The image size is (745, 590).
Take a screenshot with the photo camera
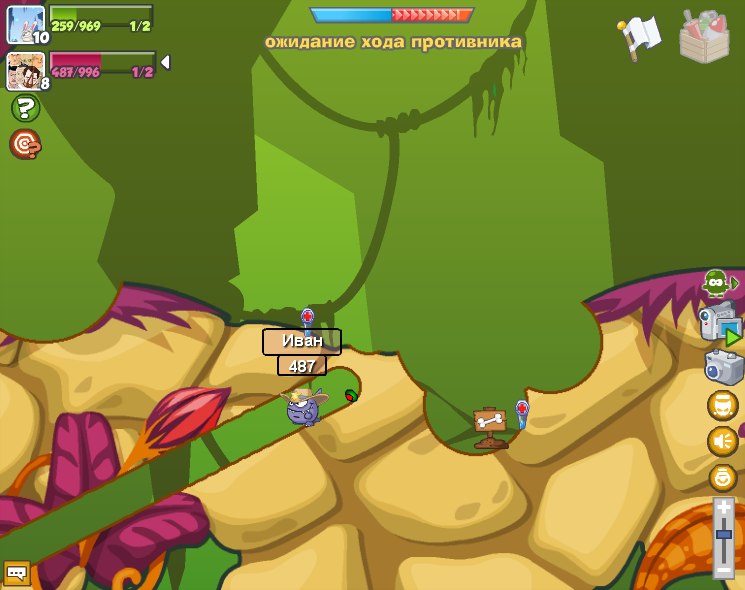723,367
